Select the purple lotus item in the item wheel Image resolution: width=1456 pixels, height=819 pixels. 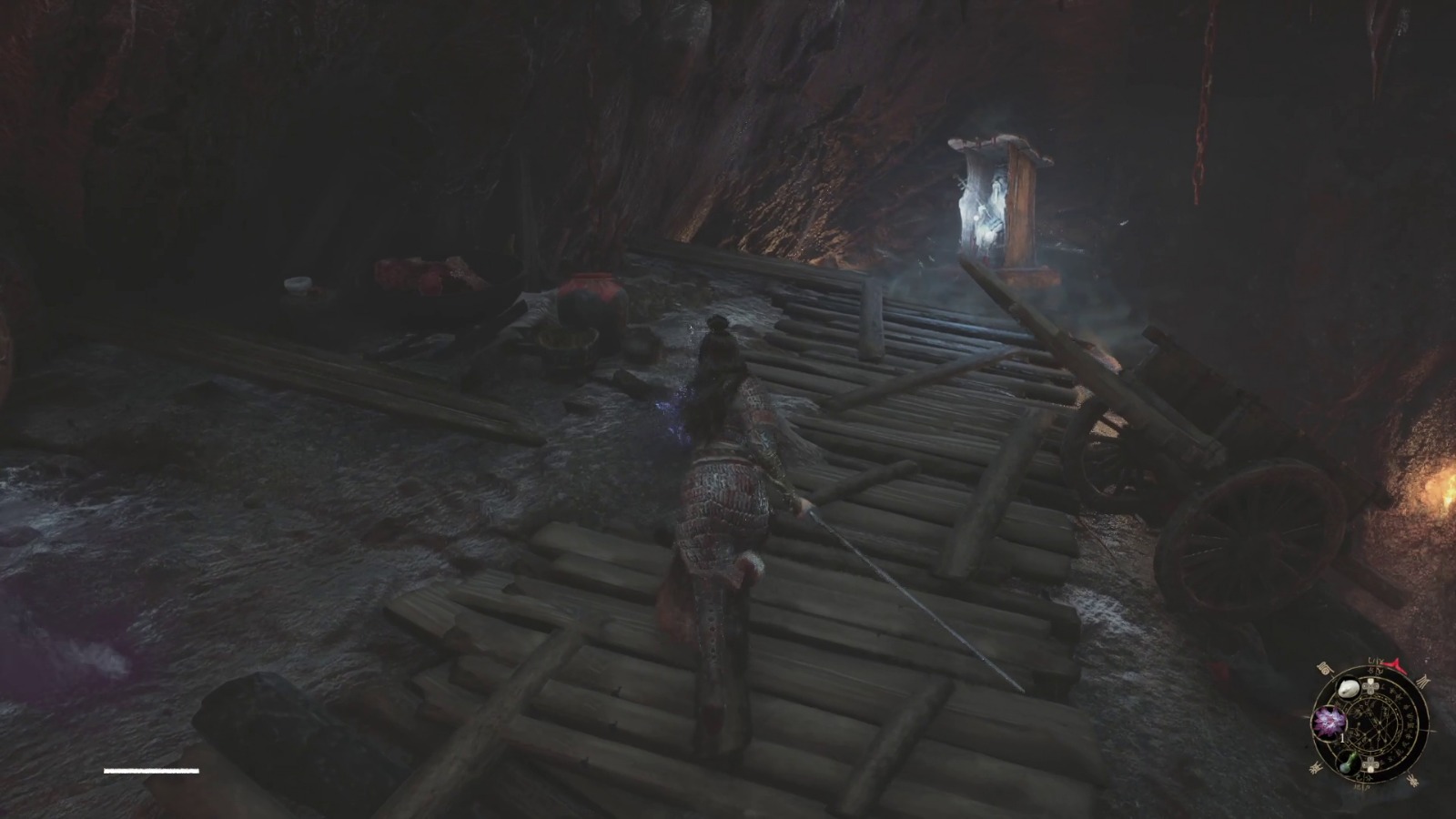click(x=1329, y=723)
